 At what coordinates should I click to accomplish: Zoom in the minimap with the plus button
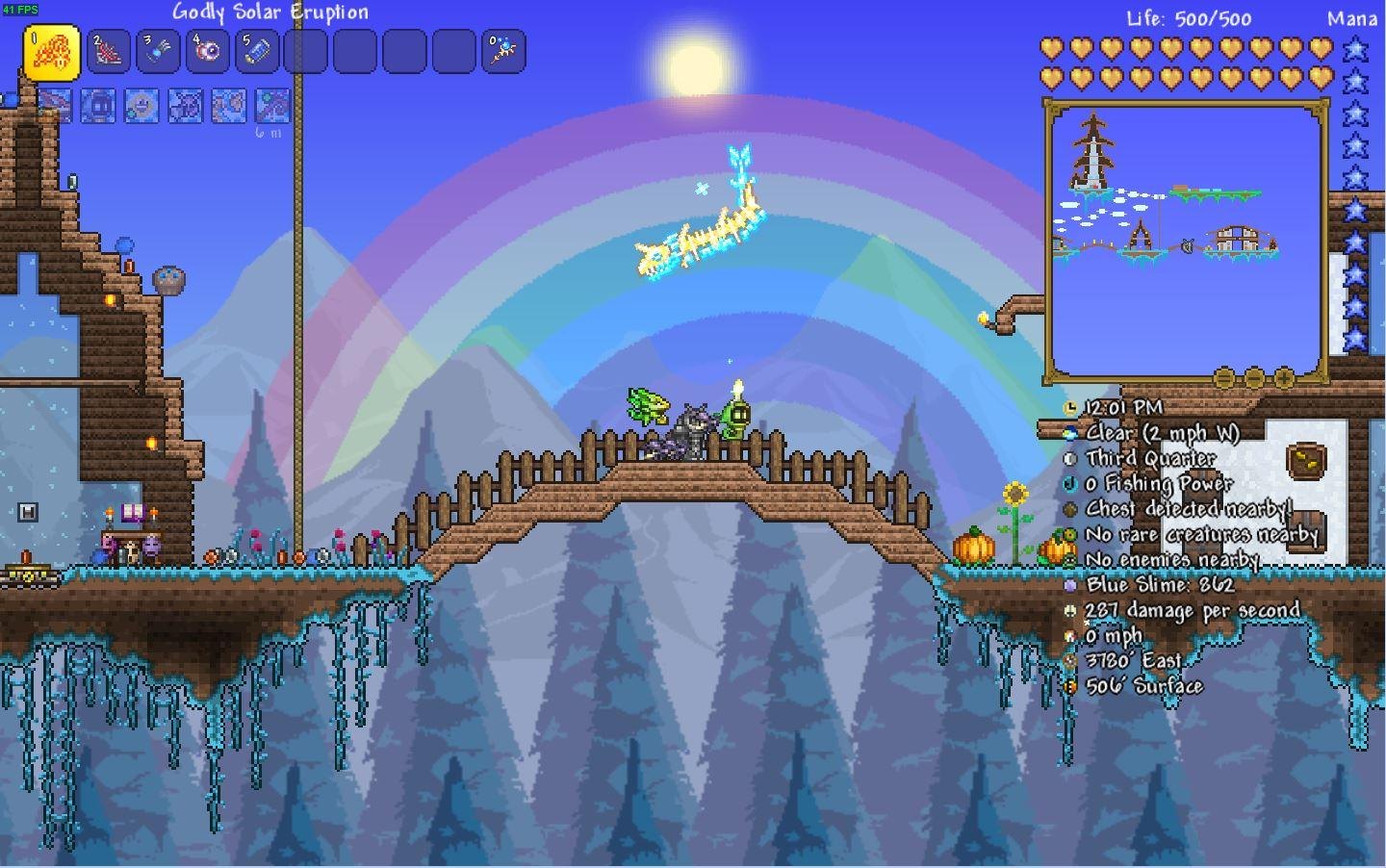(x=1284, y=378)
